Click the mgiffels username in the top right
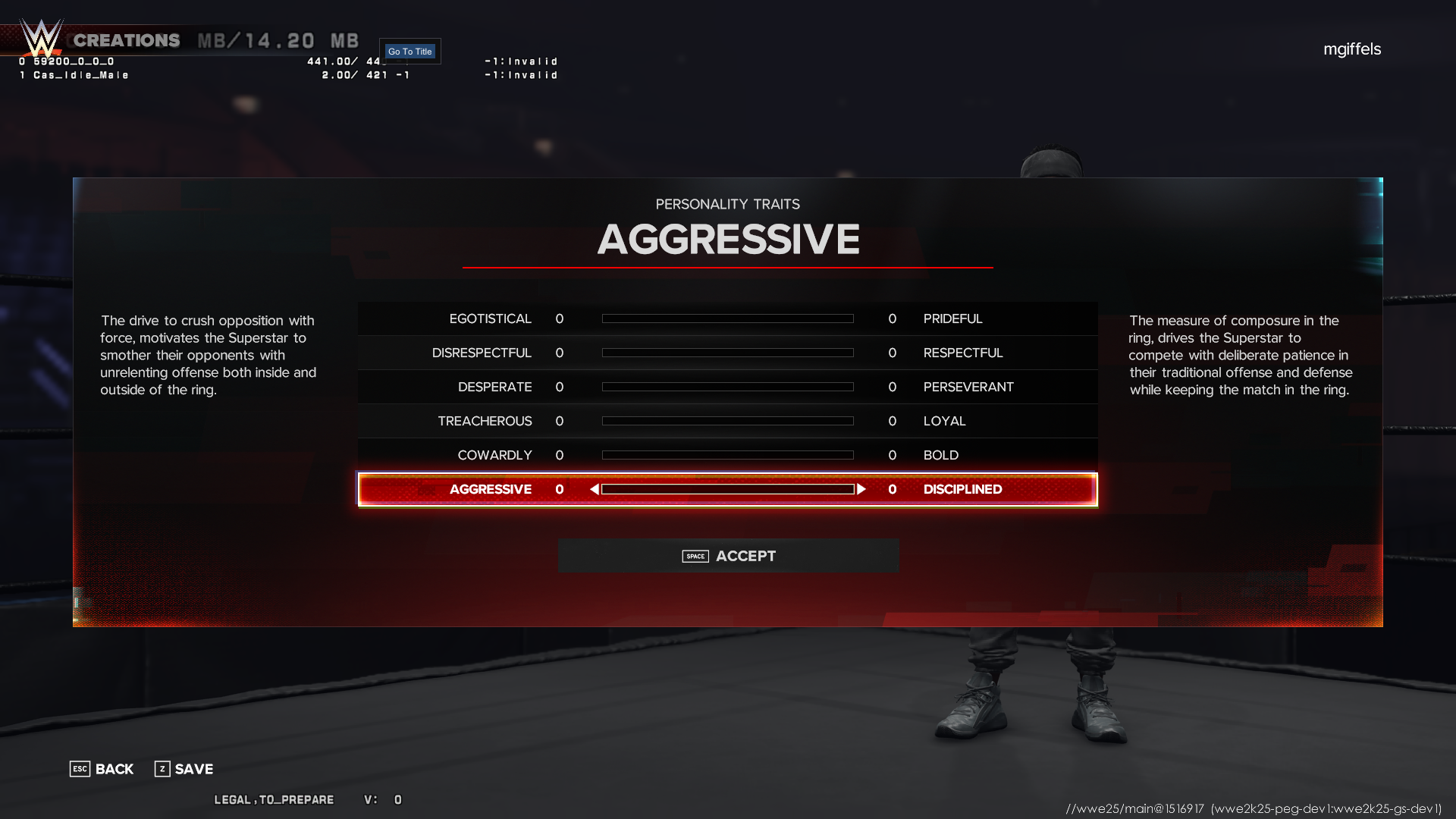The width and height of the screenshot is (1456, 819). click(1352, 49)
